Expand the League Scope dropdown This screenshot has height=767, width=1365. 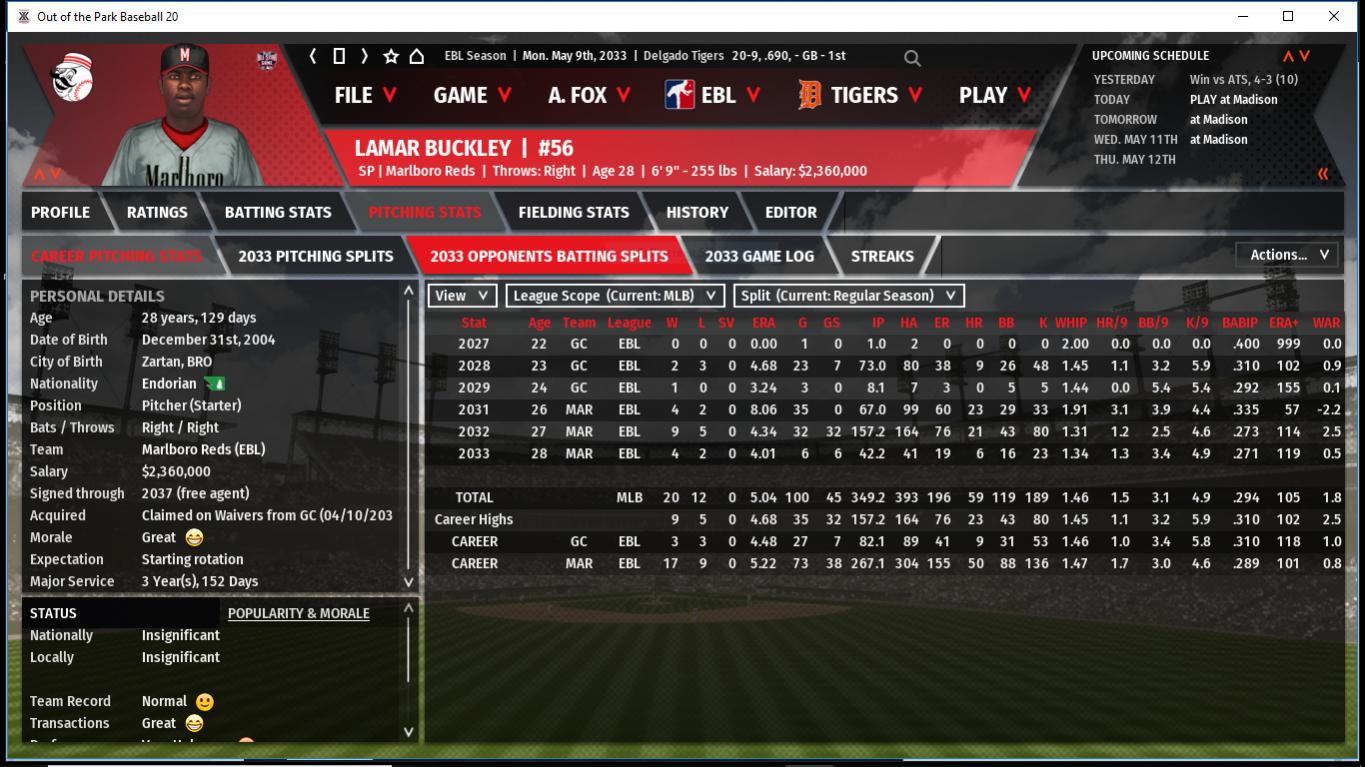point(615,295)
